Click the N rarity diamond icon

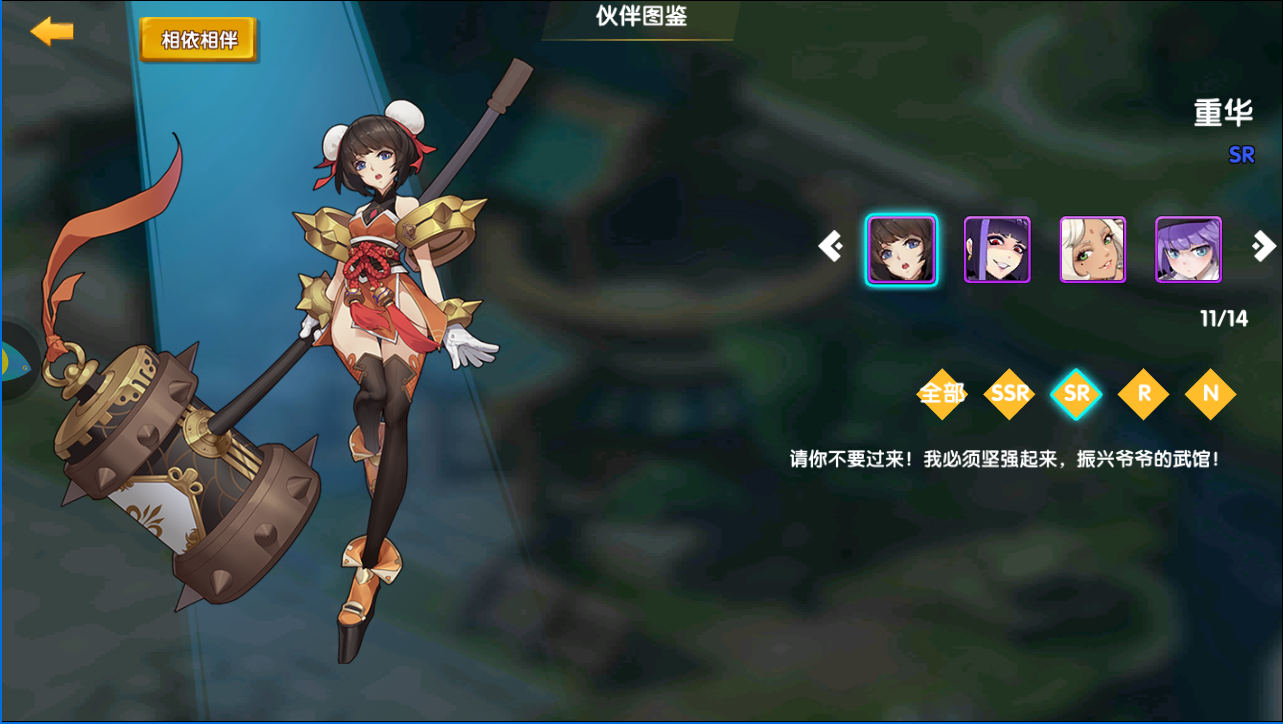point(1211,395)
